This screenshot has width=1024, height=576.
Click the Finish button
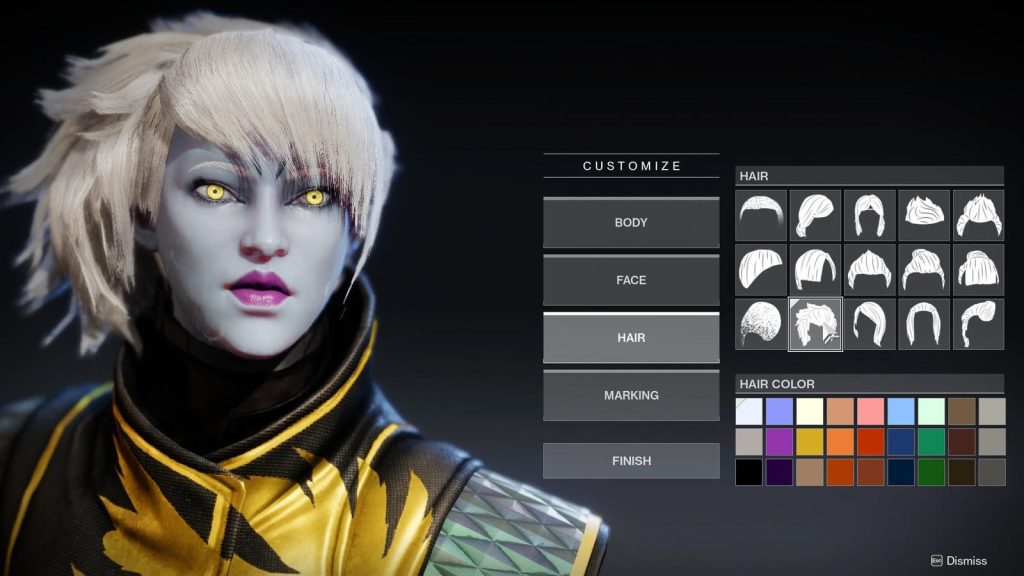pyautogui.click(x=631, y=461)
